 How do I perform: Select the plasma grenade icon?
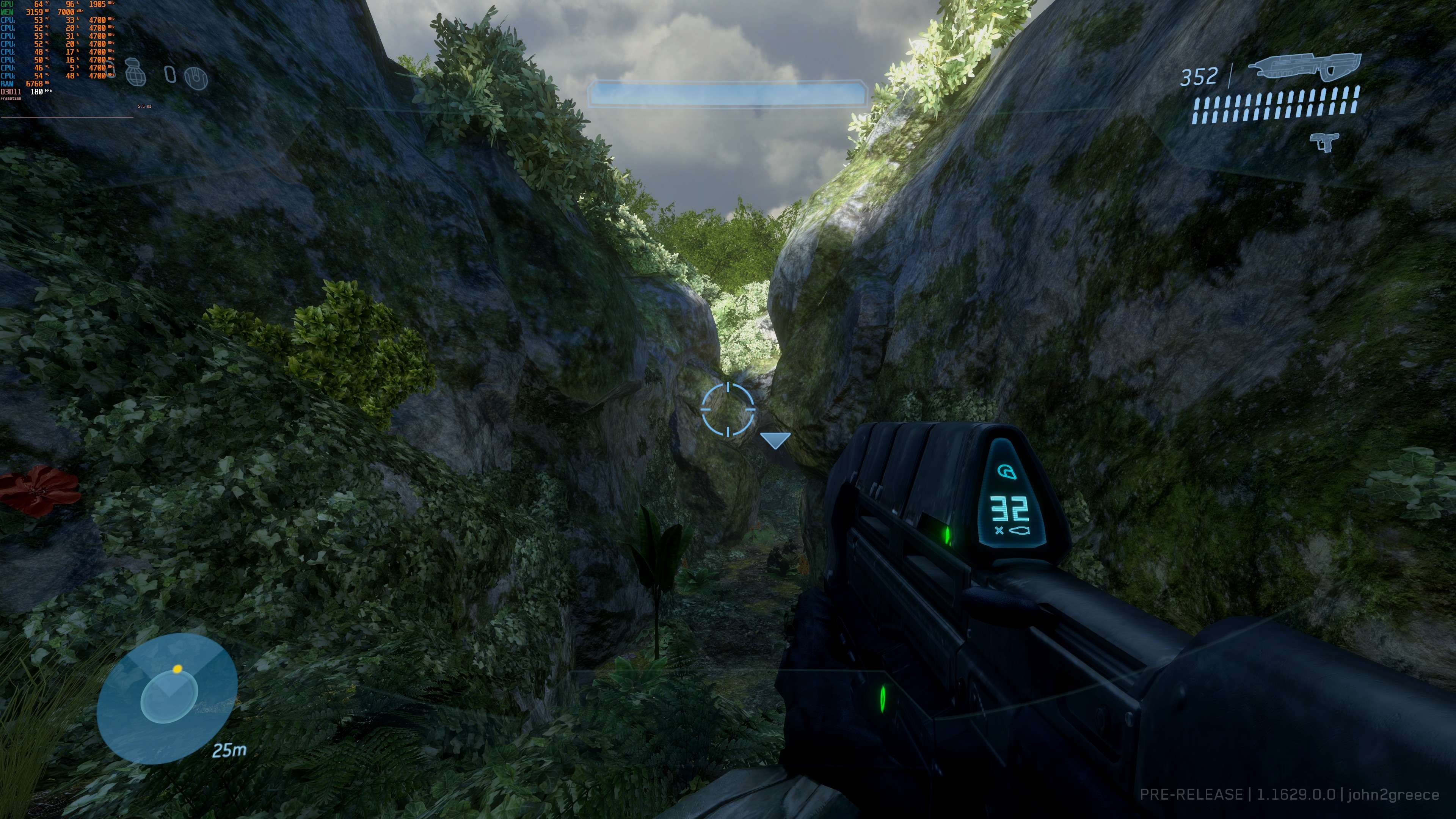(x=196, y=78)
